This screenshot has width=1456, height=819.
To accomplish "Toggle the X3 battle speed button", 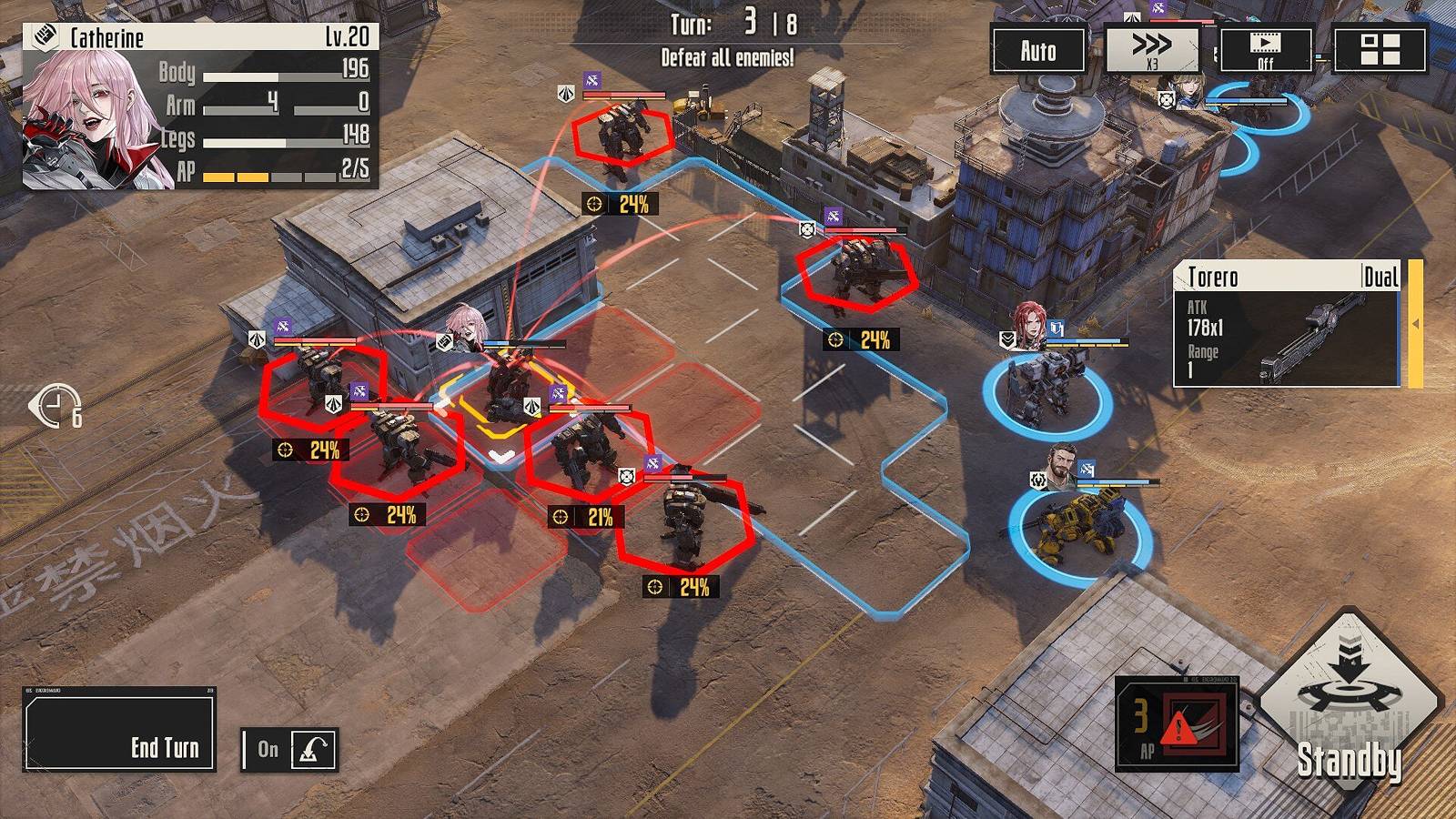I will [1151, 50].
